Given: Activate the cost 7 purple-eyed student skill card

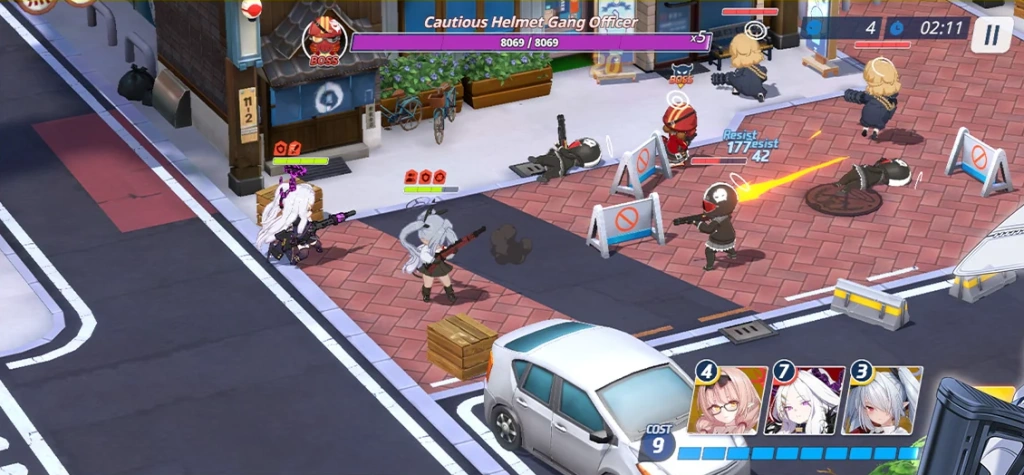Looking at the screenshot, I should pyautogui.click(x=804, y=401).
